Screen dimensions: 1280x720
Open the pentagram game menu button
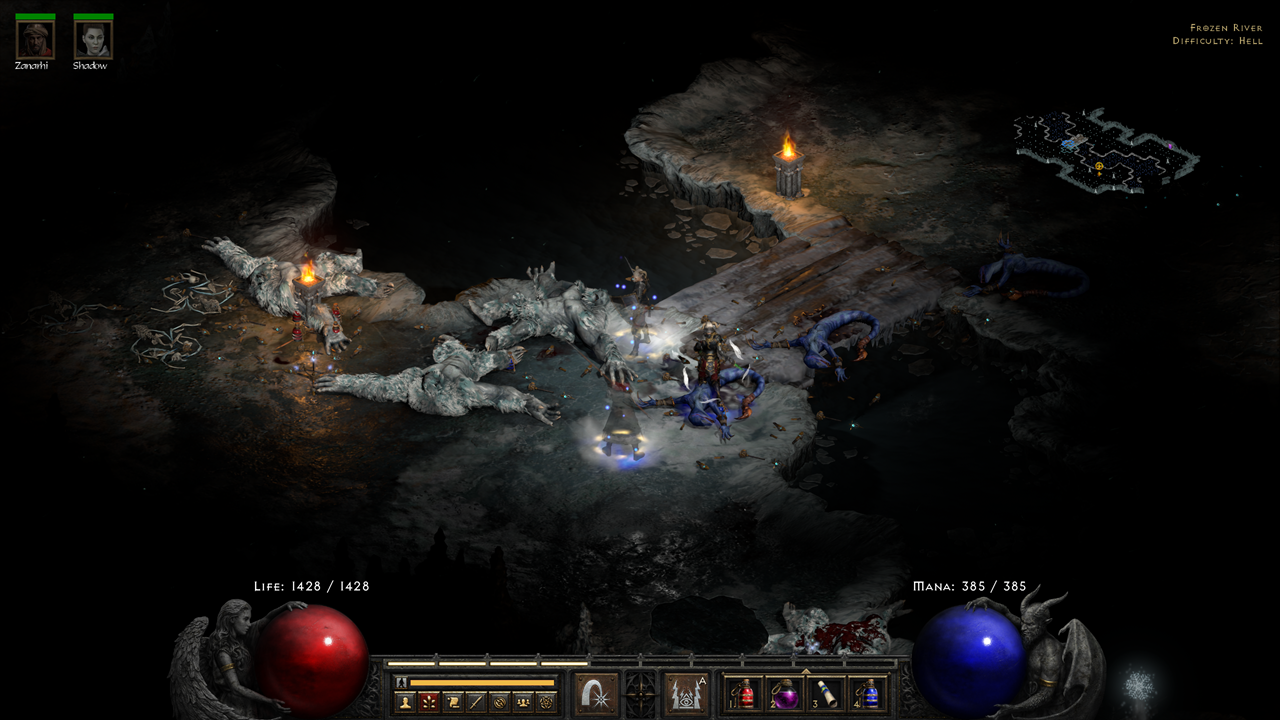(x=545, y=702)
